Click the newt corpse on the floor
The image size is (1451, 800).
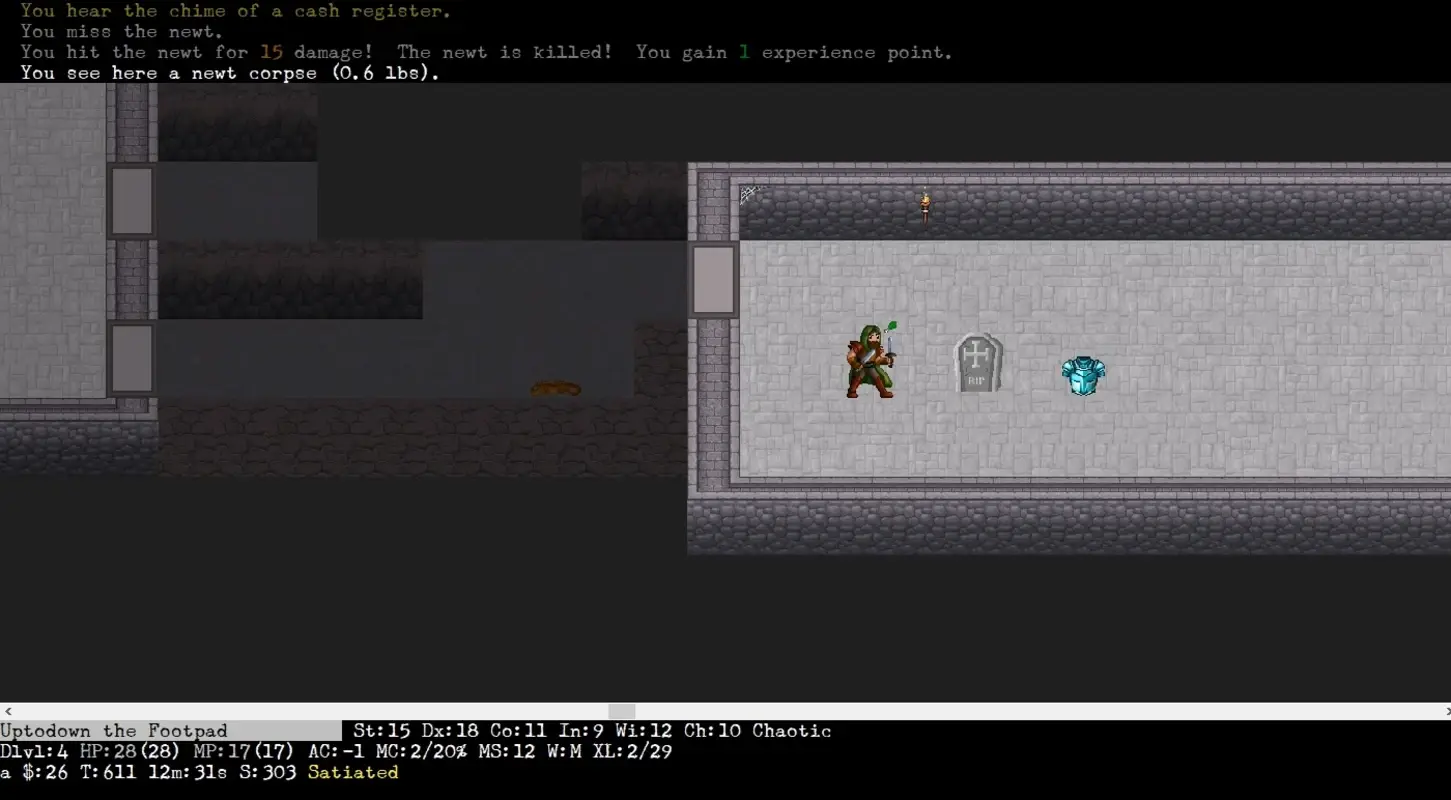click(554, 389)
